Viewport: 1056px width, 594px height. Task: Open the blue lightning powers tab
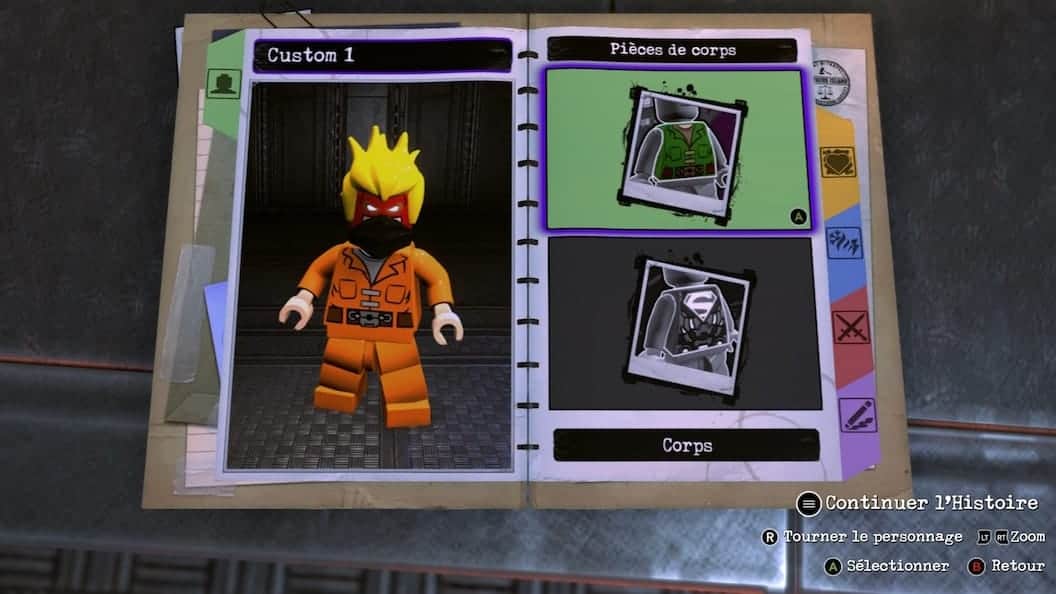pos(844,243)
